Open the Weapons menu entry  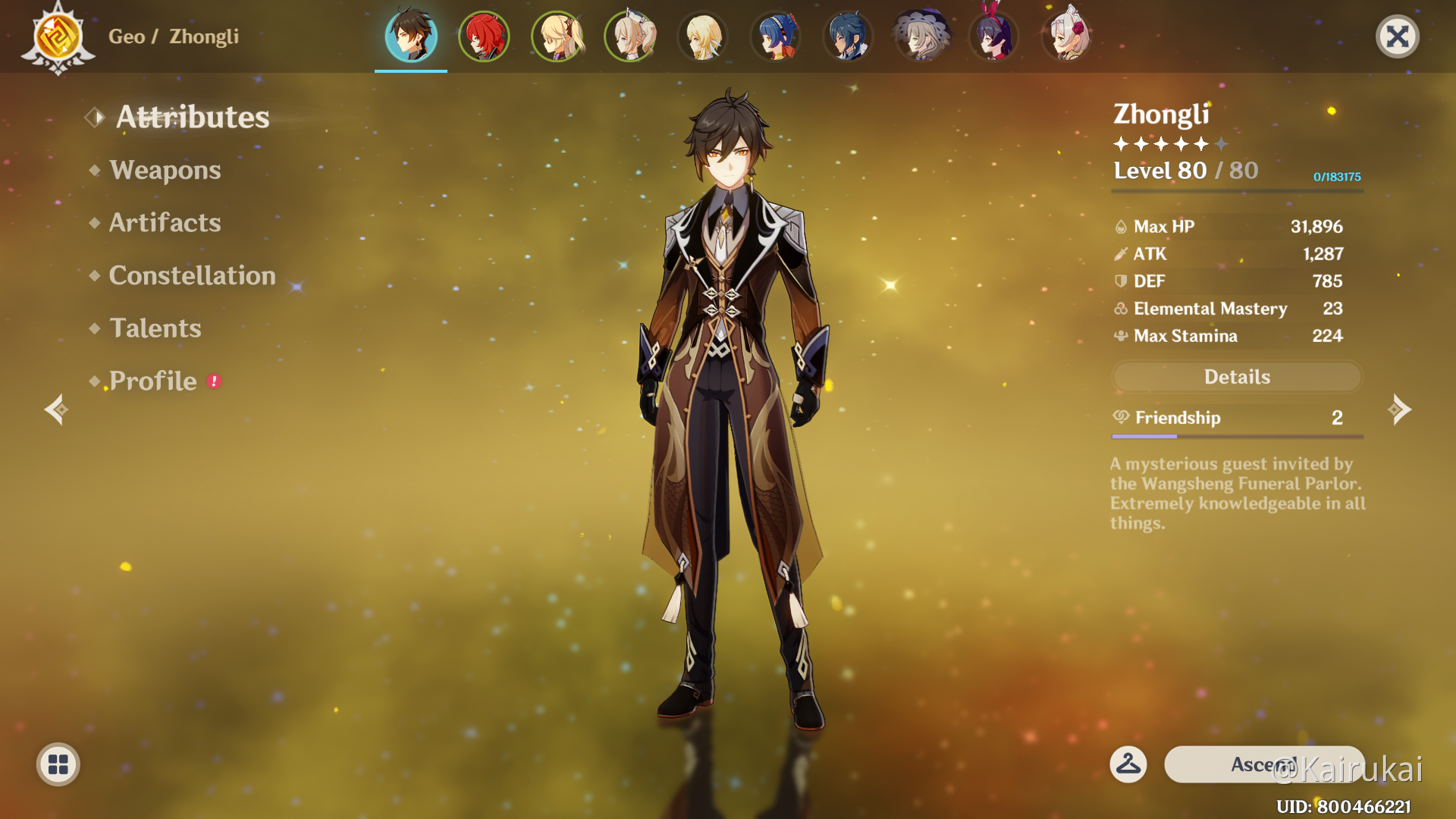point(165,170)
